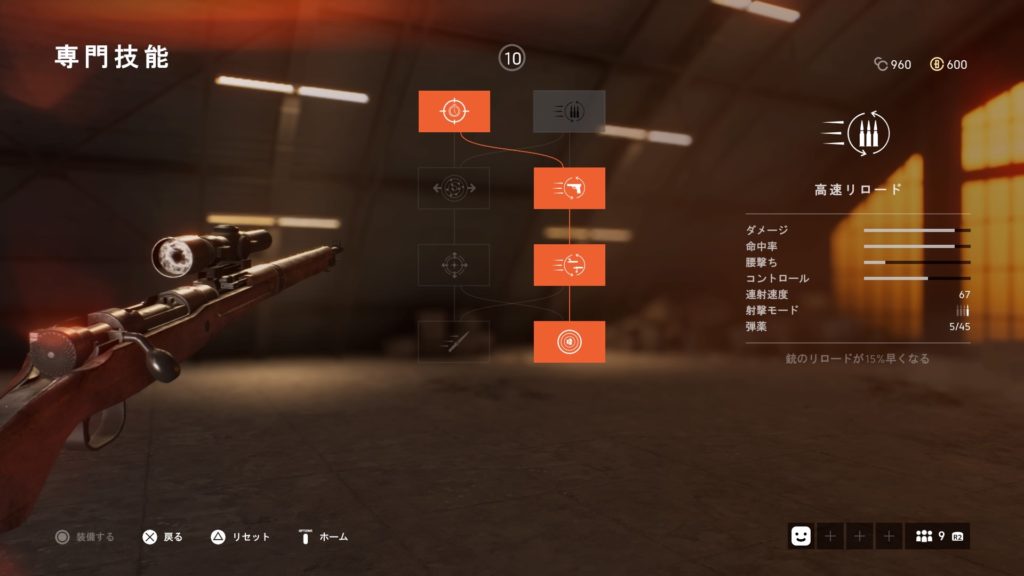The image size is (1024, 576).
Task: Select the orange crosshair specialization at the tree's top
Action: pyautogui.click(x=454, y=111)
